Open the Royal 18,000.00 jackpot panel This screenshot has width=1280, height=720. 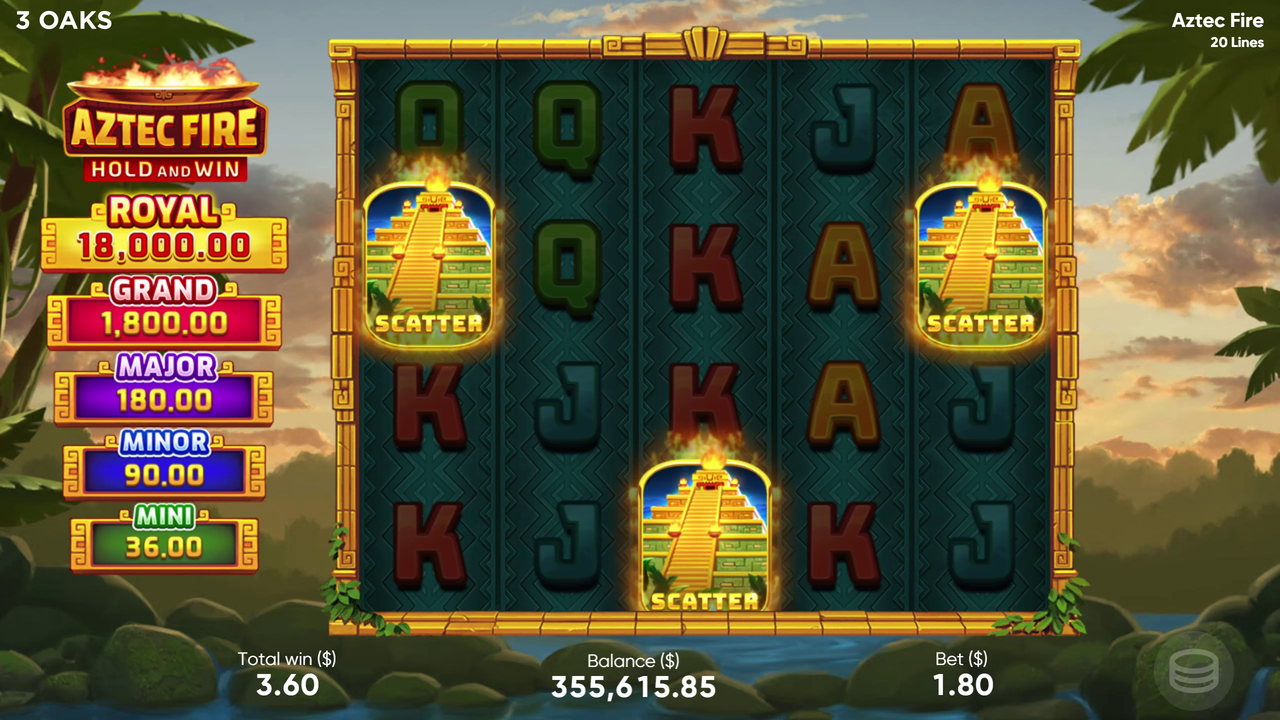[x=163, y=228]
